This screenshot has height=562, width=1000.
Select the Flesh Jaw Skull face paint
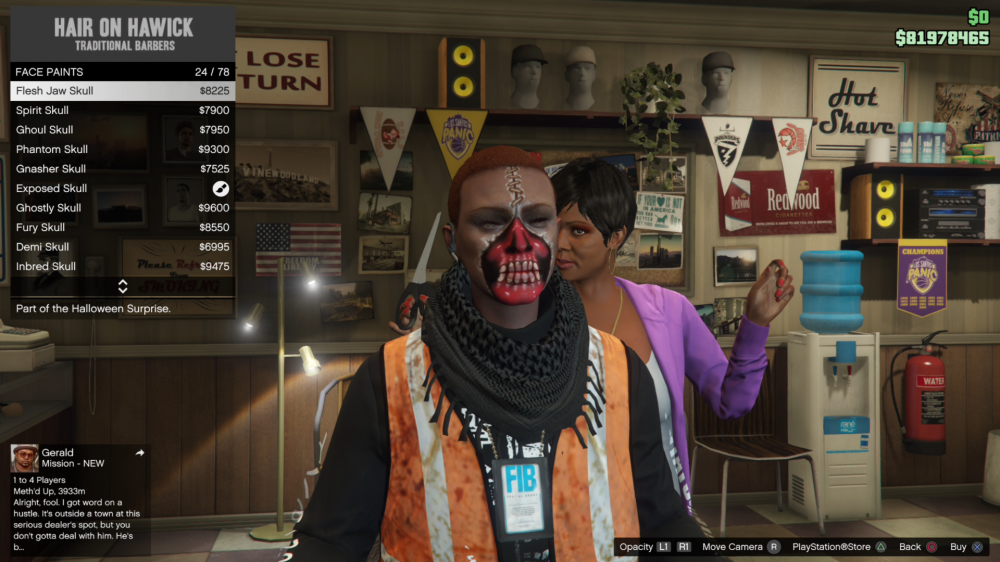point(122,91)
